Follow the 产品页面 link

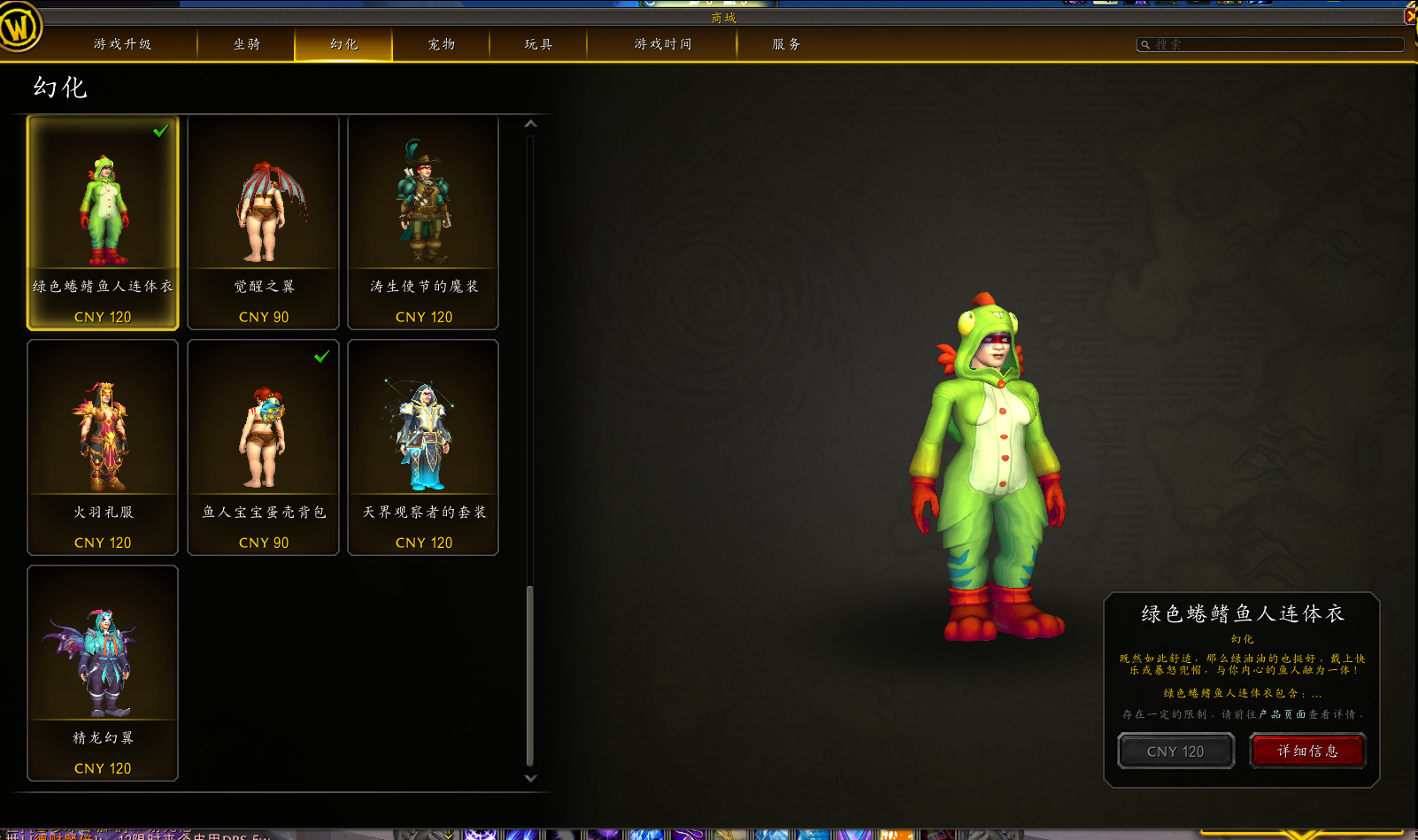1282,714
